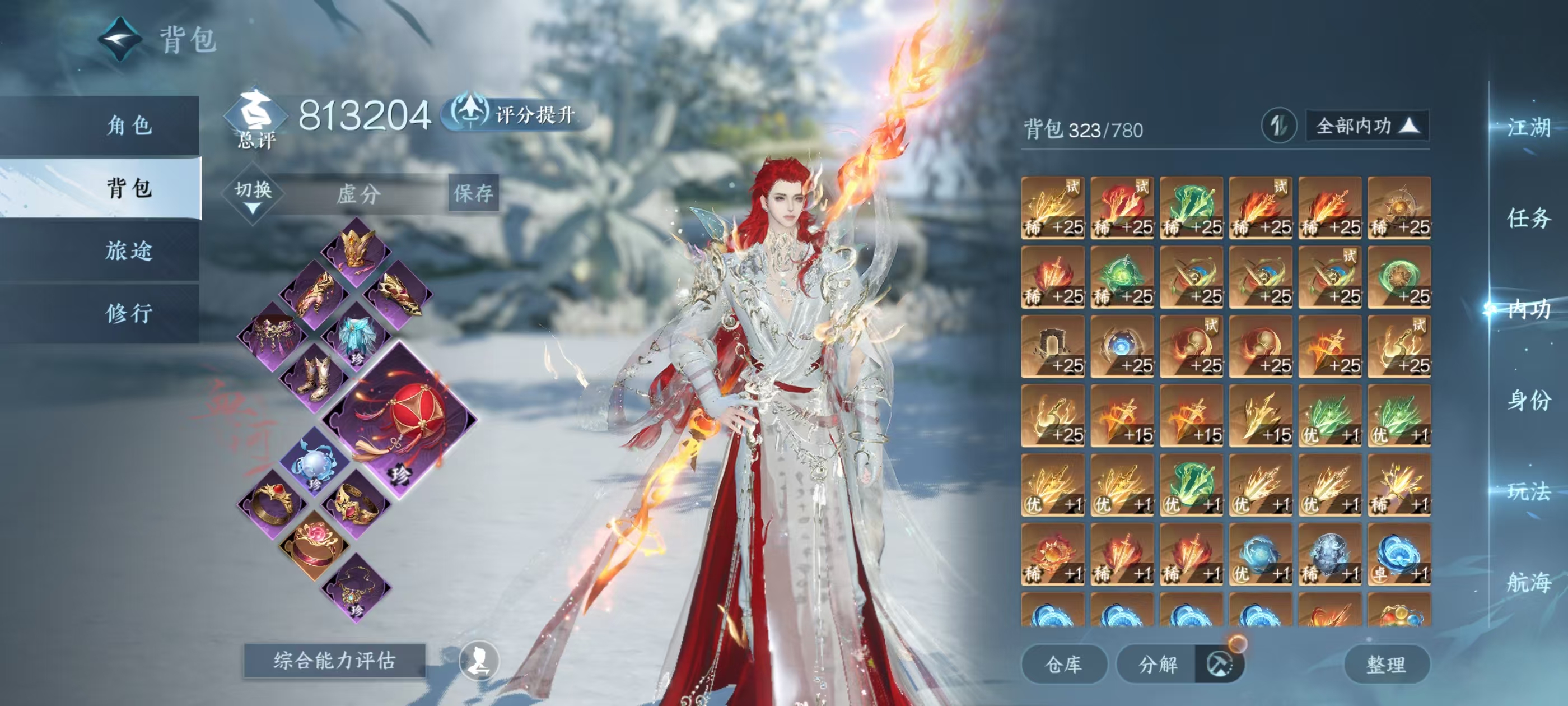Toggle the 切换 equipment set switcher

tap(253, 193)
